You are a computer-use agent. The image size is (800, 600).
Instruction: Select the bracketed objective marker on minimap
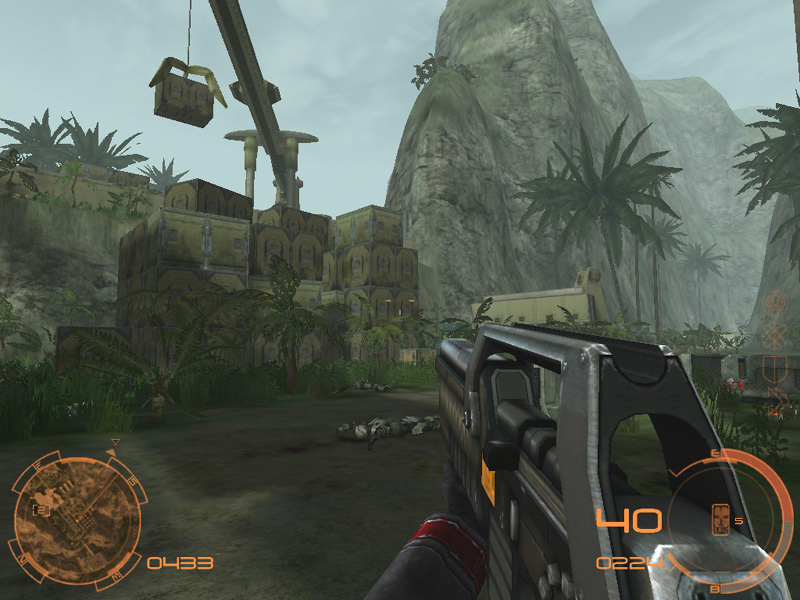coord(42,510)
